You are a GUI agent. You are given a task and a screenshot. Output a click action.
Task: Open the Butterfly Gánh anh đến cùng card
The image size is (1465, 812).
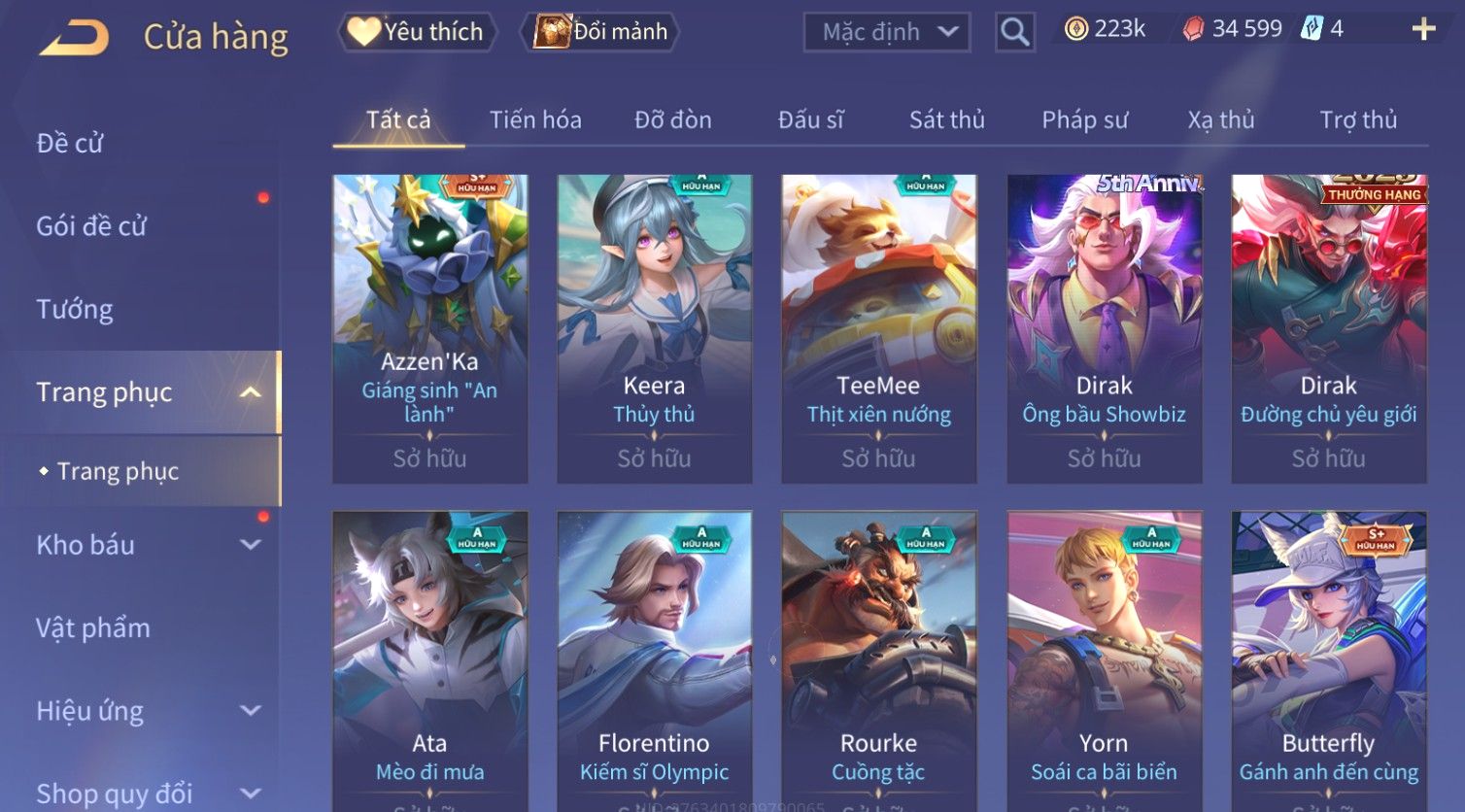click(x=1328, y=660)
